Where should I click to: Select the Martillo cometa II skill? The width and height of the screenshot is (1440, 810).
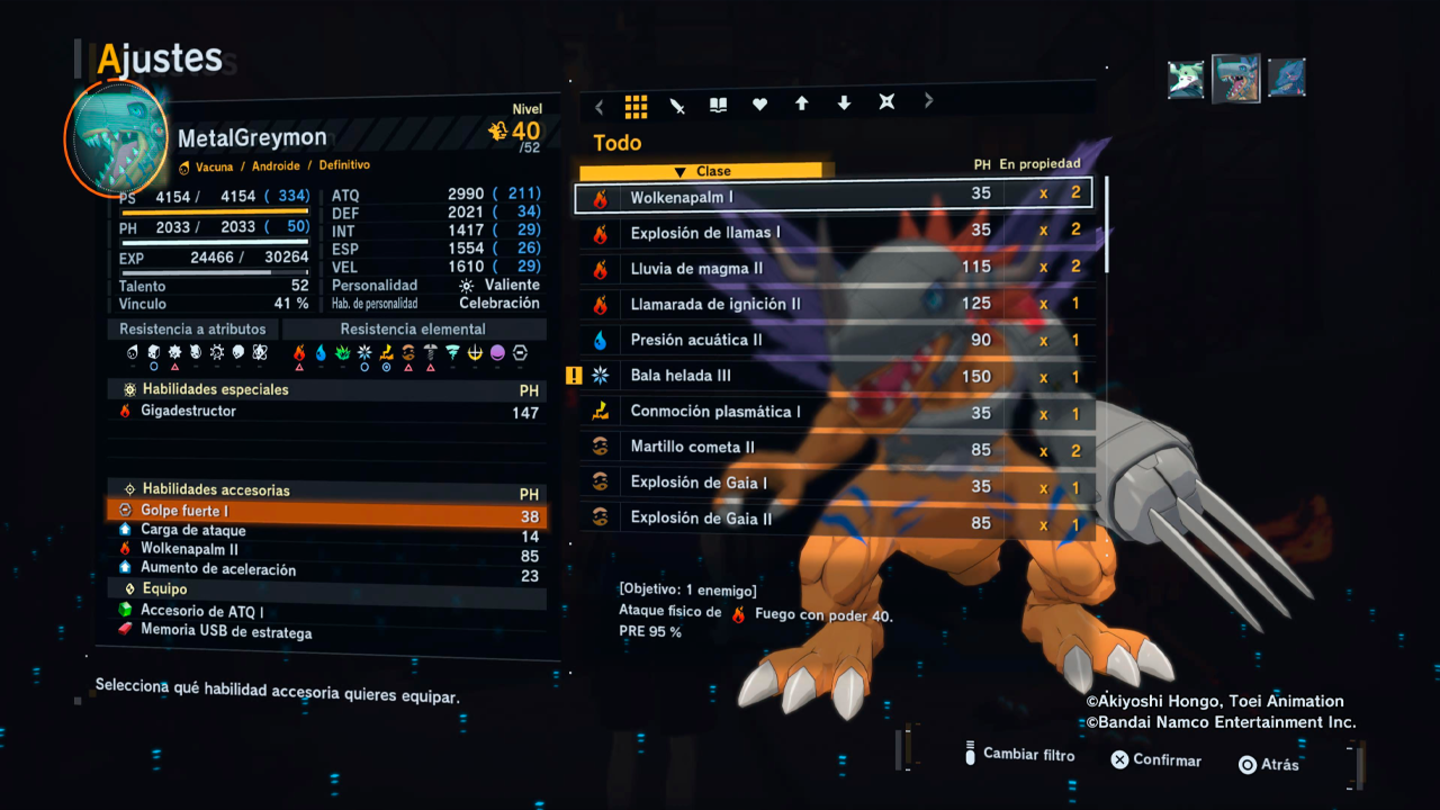tap(832, 448)
